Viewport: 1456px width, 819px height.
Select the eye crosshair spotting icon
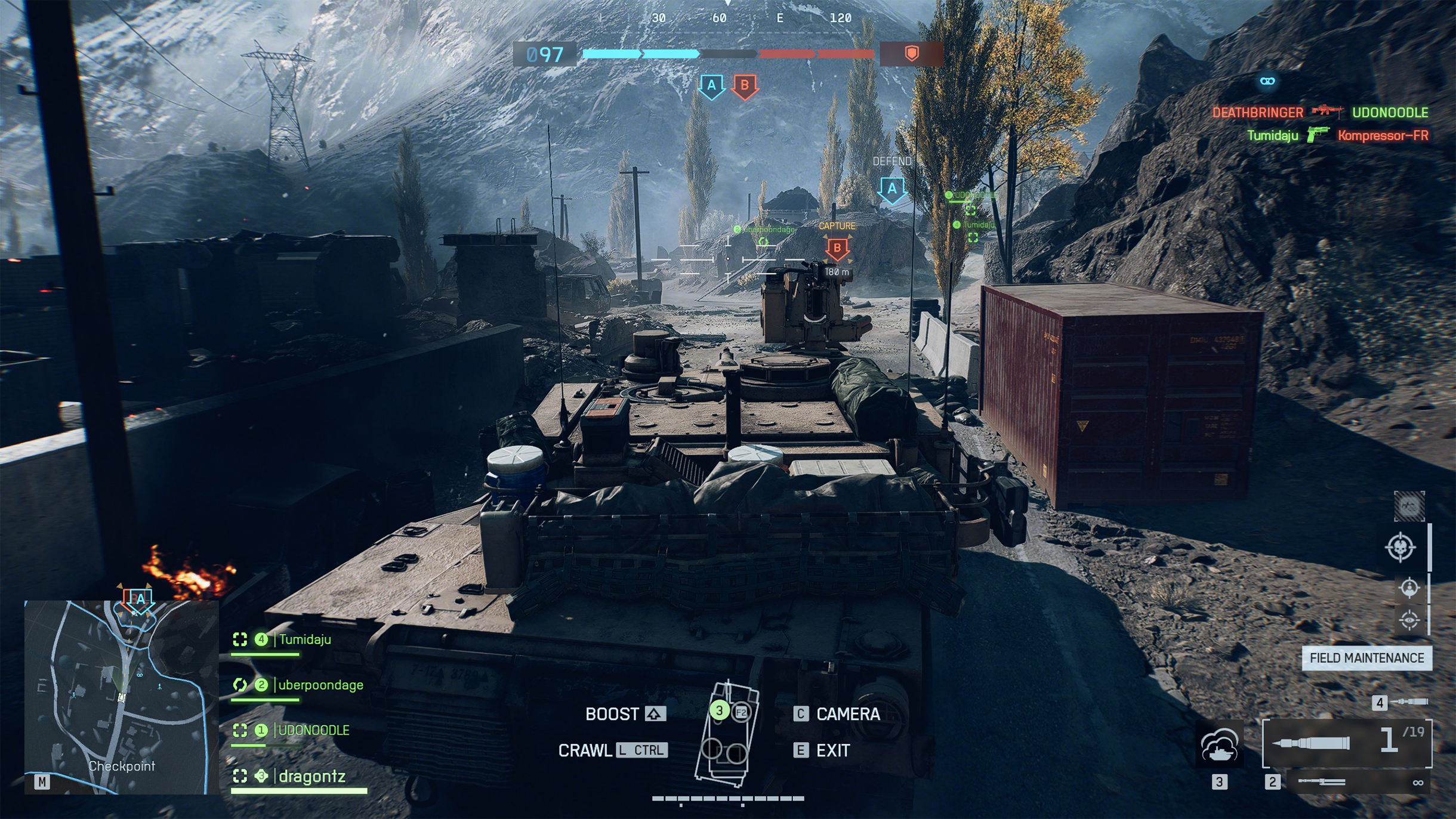click(x=1409, y=620)
